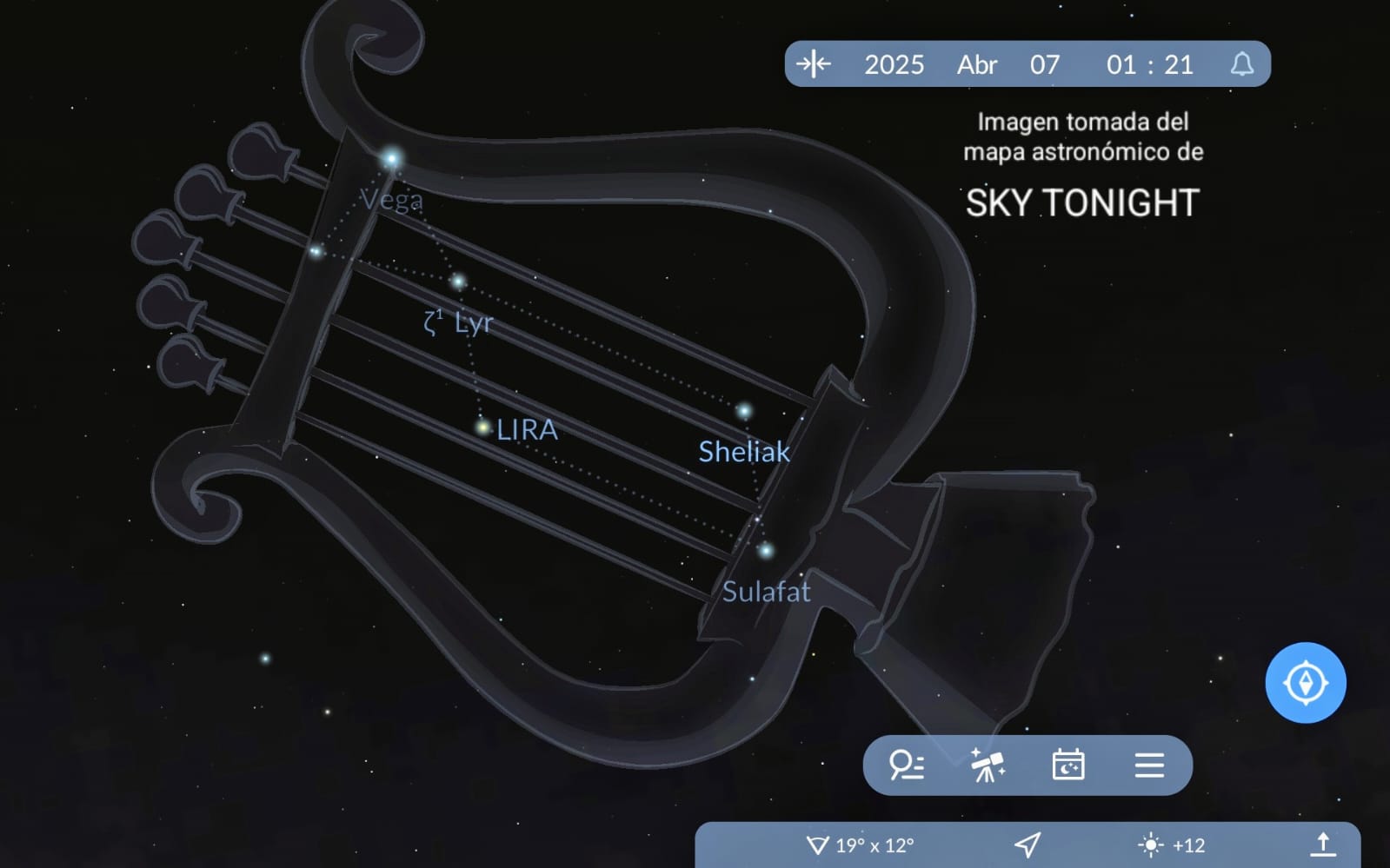Adjust the minutes value 21
This screenshot has width=1390, height=868.
[1178, 64]
